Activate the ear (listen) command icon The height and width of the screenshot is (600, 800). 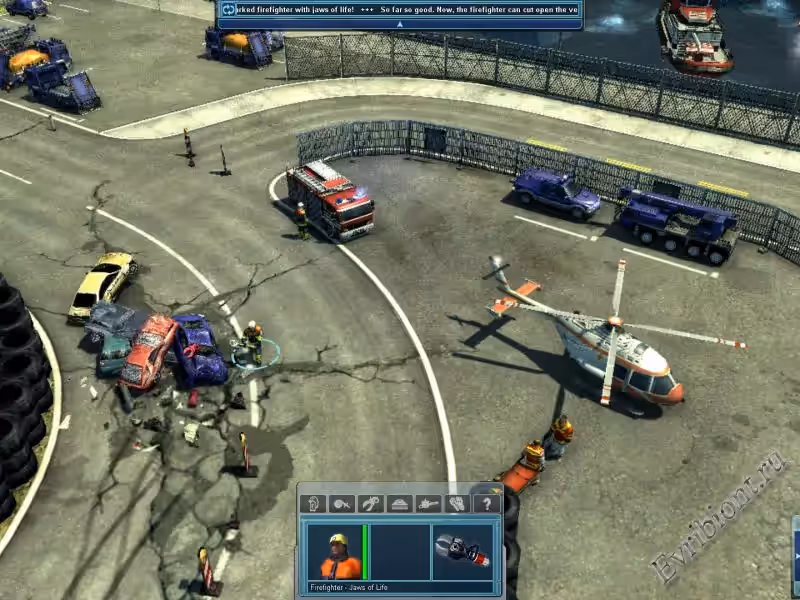click(x=314, y=504)
